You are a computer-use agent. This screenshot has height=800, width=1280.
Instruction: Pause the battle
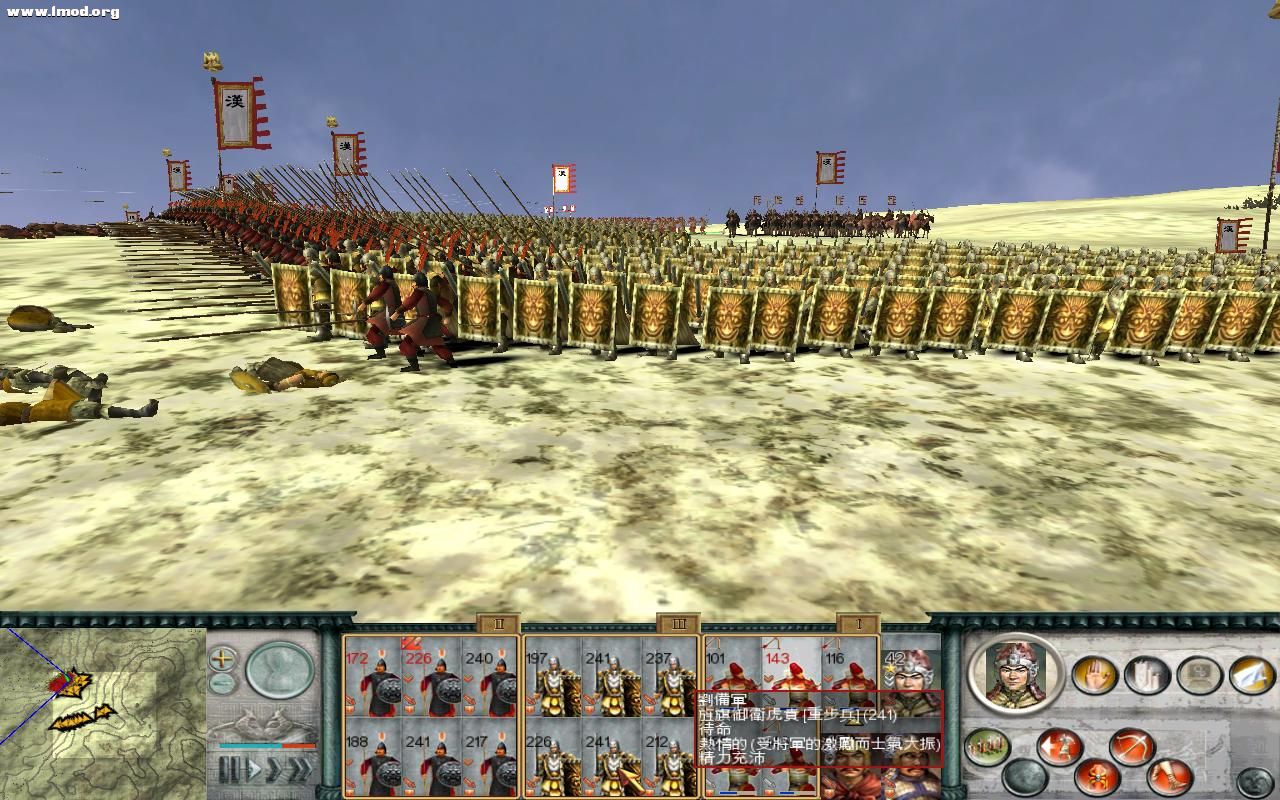point(228,766)
